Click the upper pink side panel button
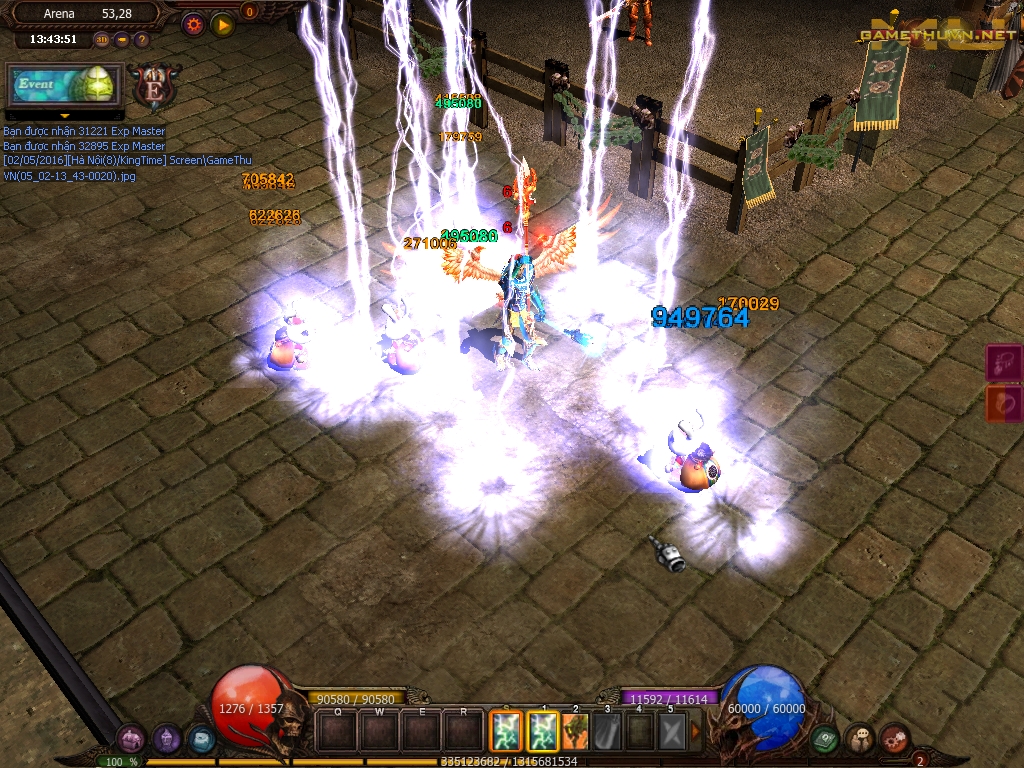 pos(1004,363)
